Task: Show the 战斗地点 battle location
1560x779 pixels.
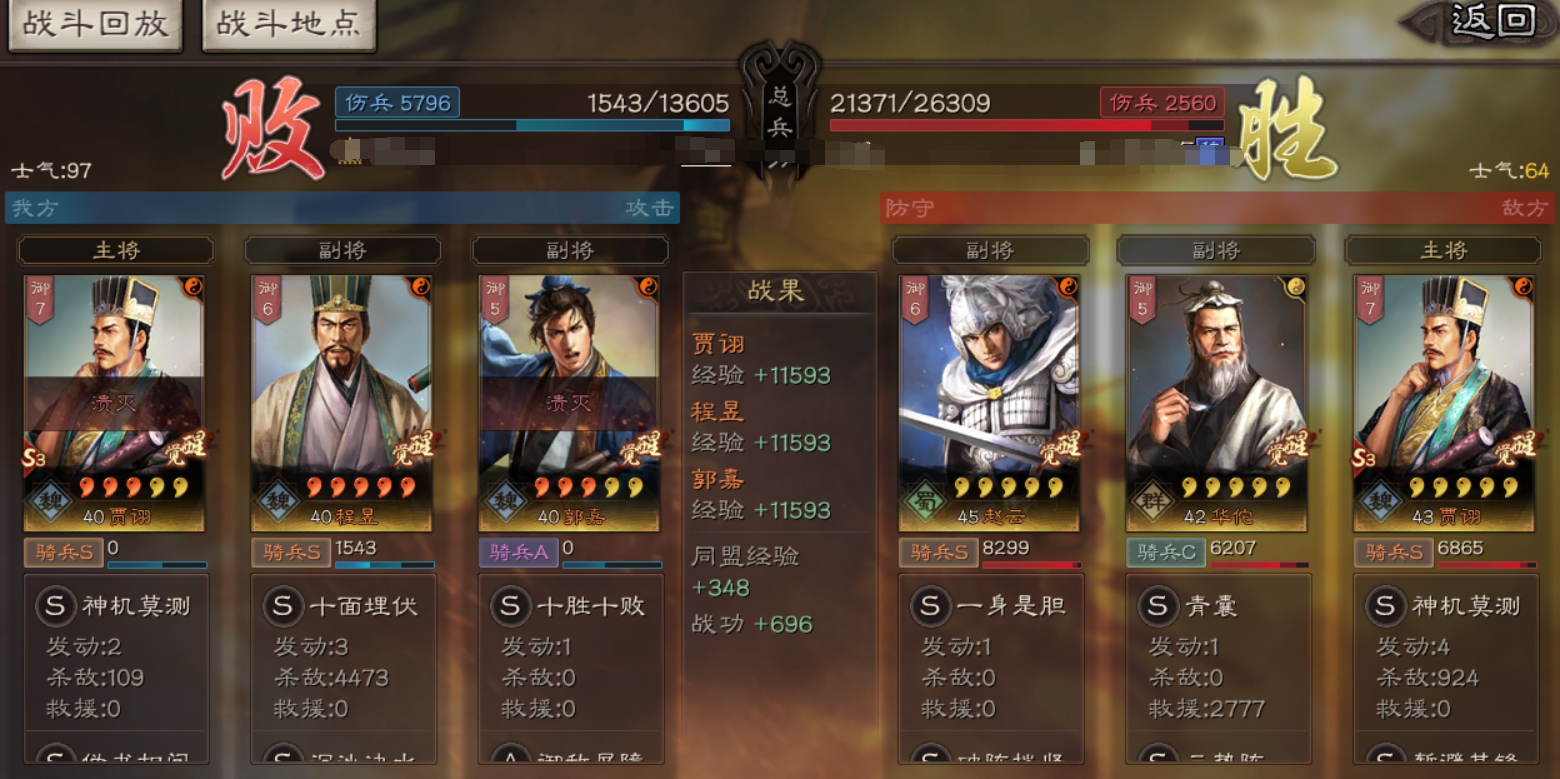Action: click(x=288, y=24)
